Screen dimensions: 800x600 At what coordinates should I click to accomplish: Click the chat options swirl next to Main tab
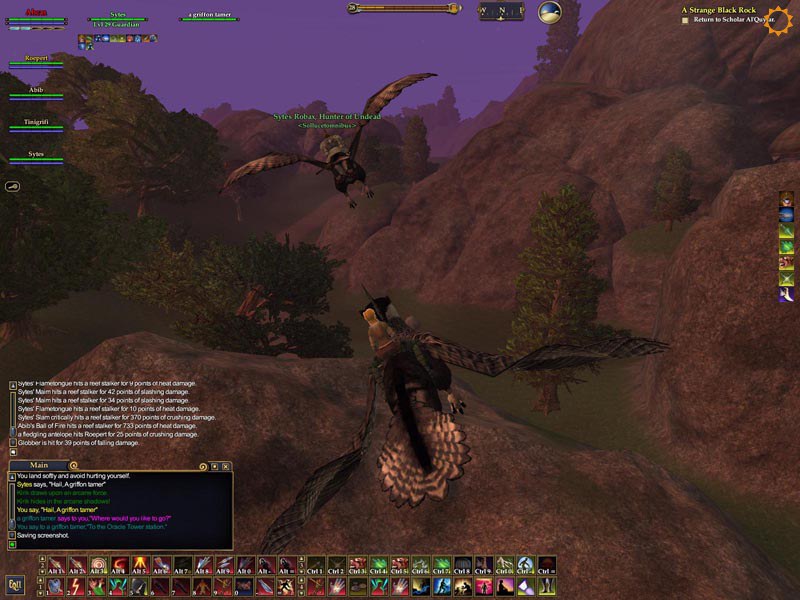tap(73, 466)
